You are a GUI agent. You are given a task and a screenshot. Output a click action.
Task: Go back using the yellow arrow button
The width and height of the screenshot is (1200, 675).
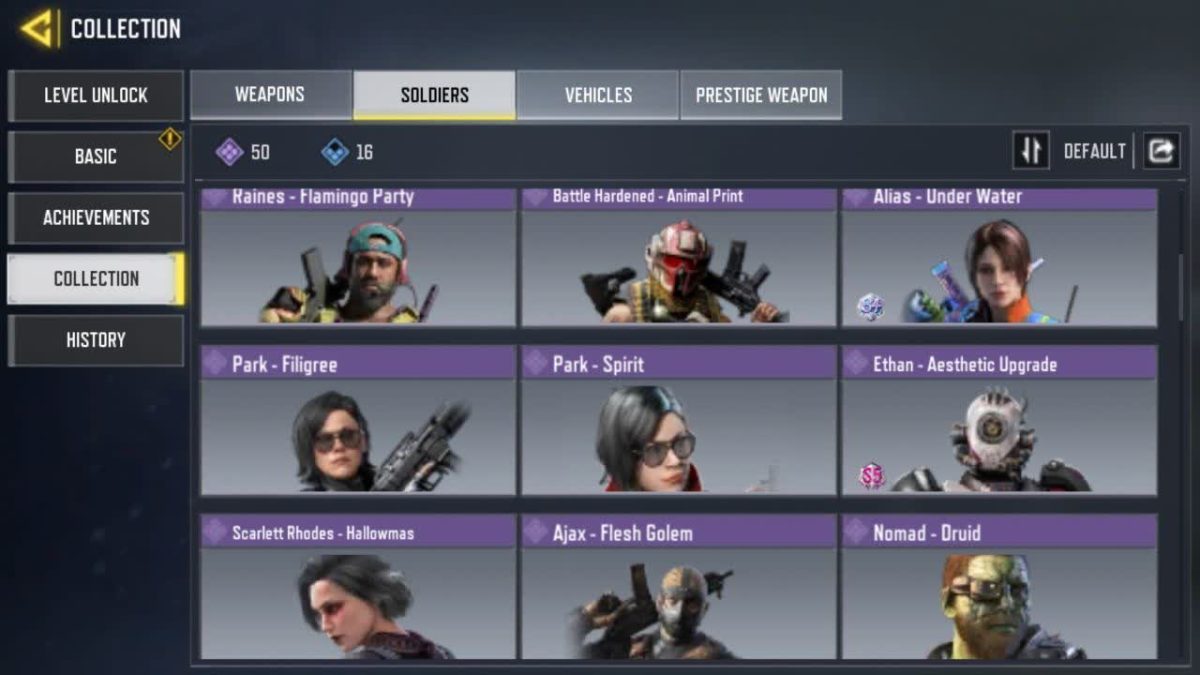[x=38, y=29]
